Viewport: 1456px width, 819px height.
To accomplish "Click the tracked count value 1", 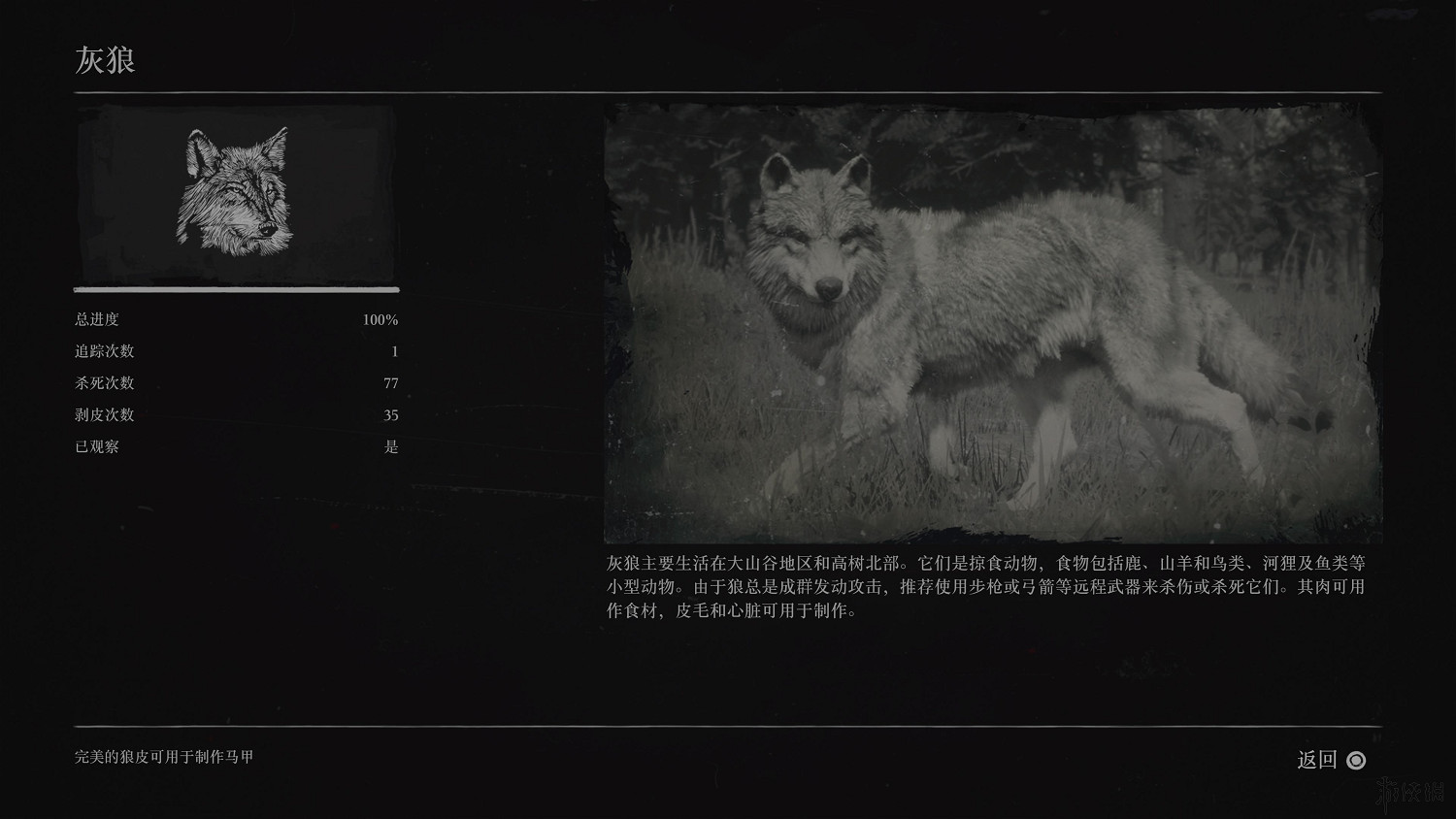I will click(x=394, y=351).
